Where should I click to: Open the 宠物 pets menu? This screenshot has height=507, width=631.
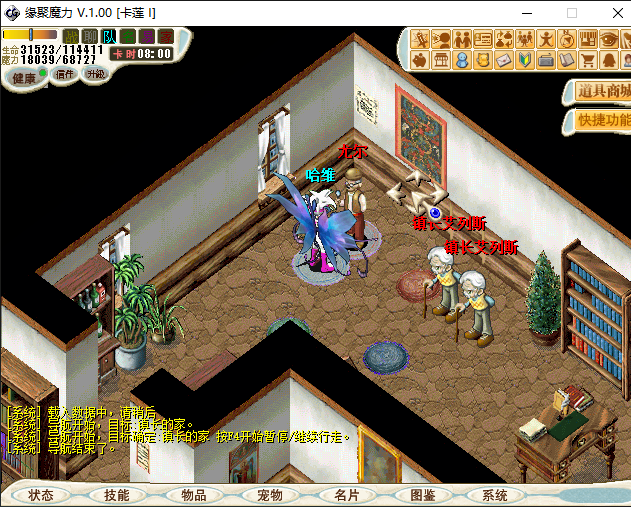(270, 495)
